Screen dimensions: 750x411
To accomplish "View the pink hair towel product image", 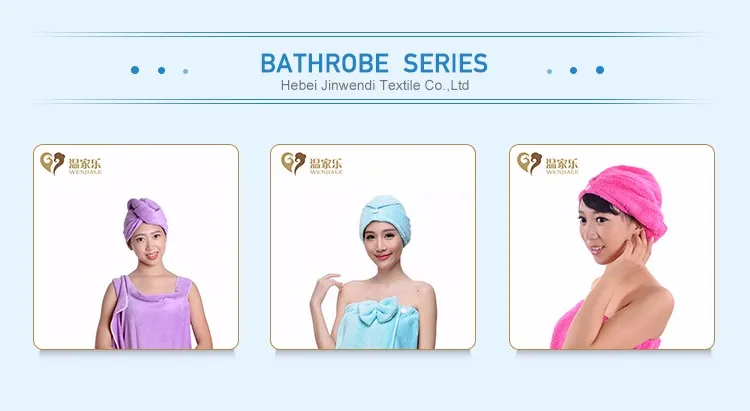I will coord(612,247).
